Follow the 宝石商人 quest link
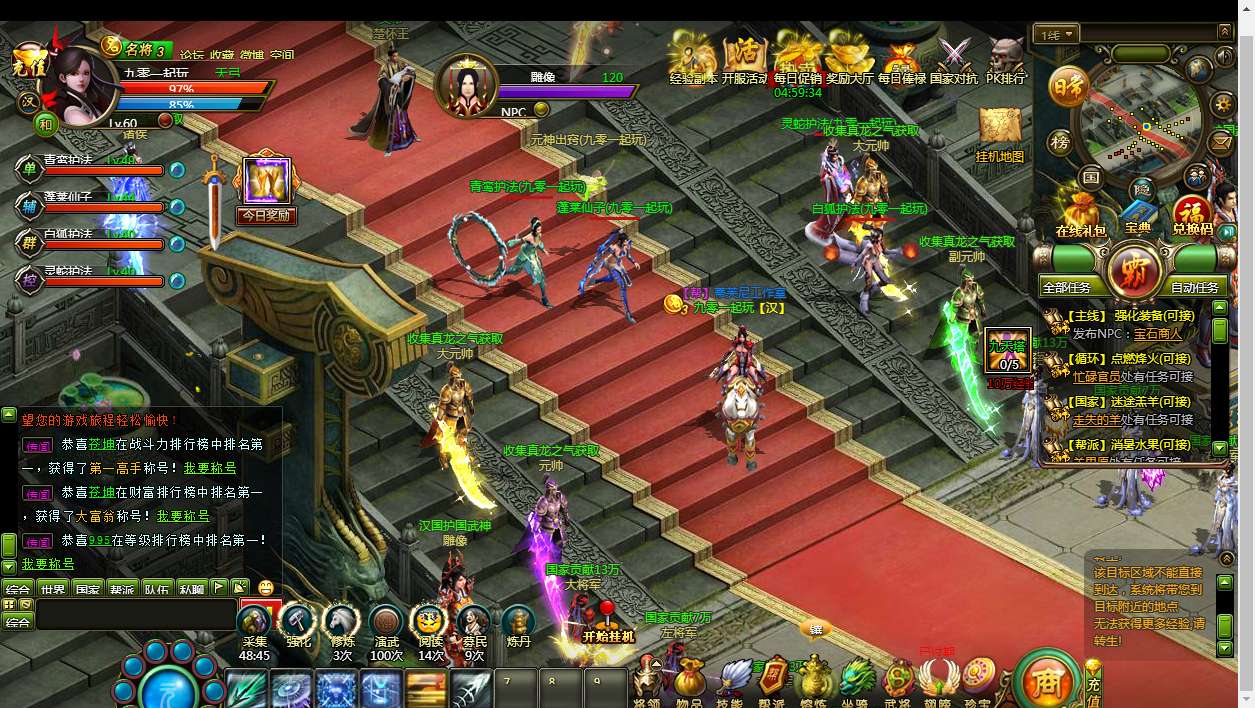1255x708 pixels. [1157, 334]
